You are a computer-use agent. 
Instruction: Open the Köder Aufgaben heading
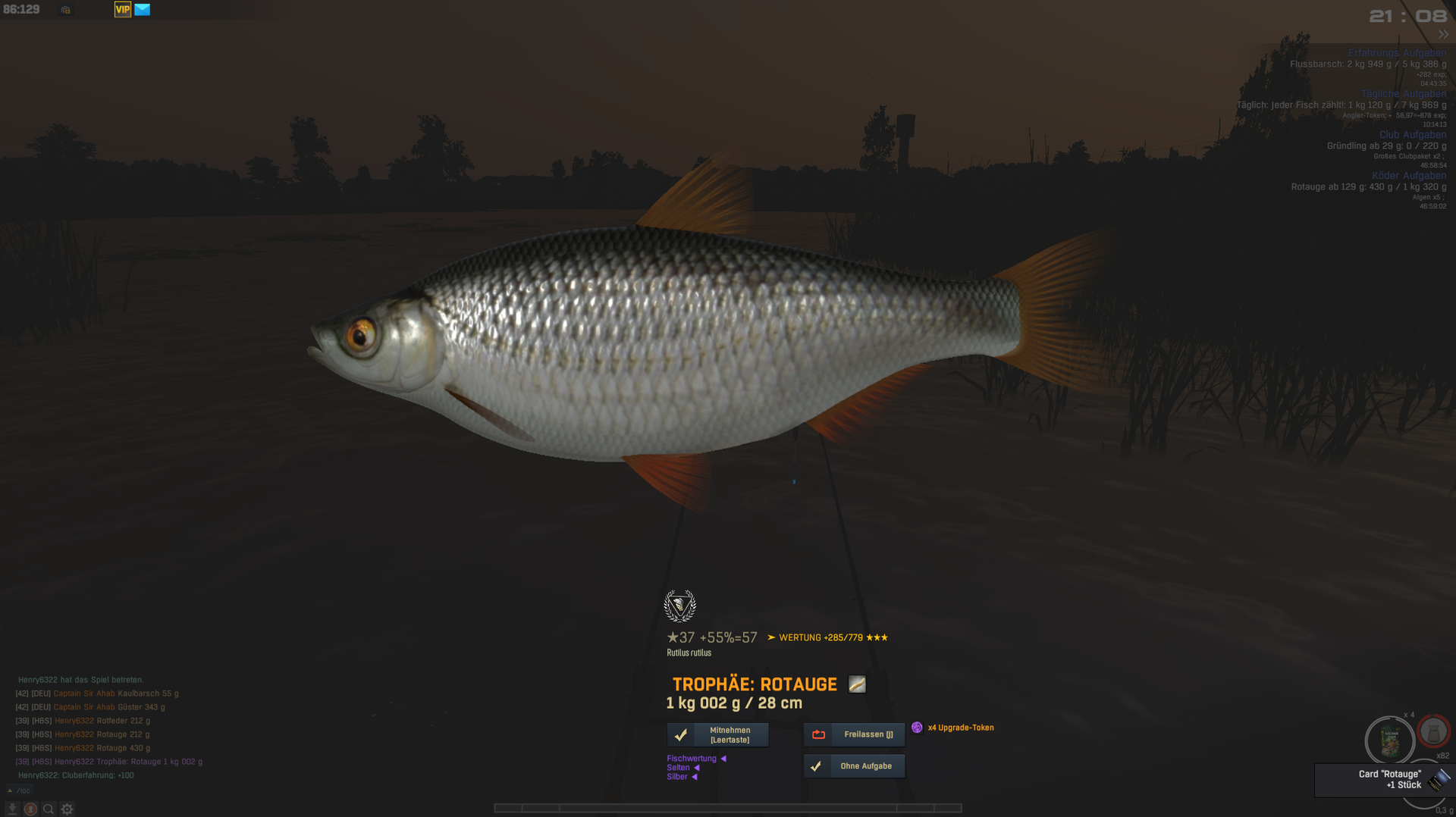pos(1408,176)
